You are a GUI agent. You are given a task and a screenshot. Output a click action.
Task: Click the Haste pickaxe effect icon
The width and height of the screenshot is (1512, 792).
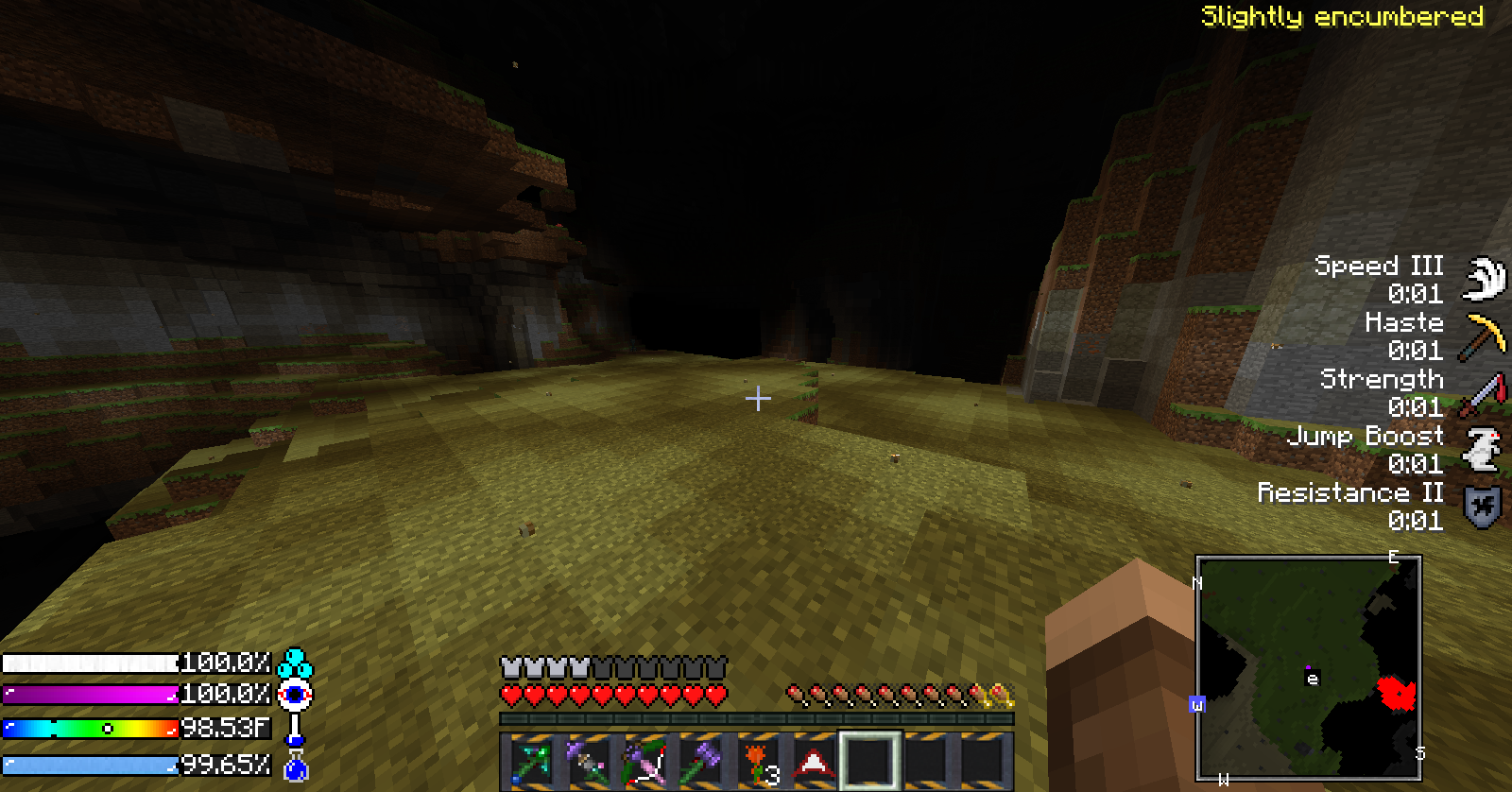1483,336
